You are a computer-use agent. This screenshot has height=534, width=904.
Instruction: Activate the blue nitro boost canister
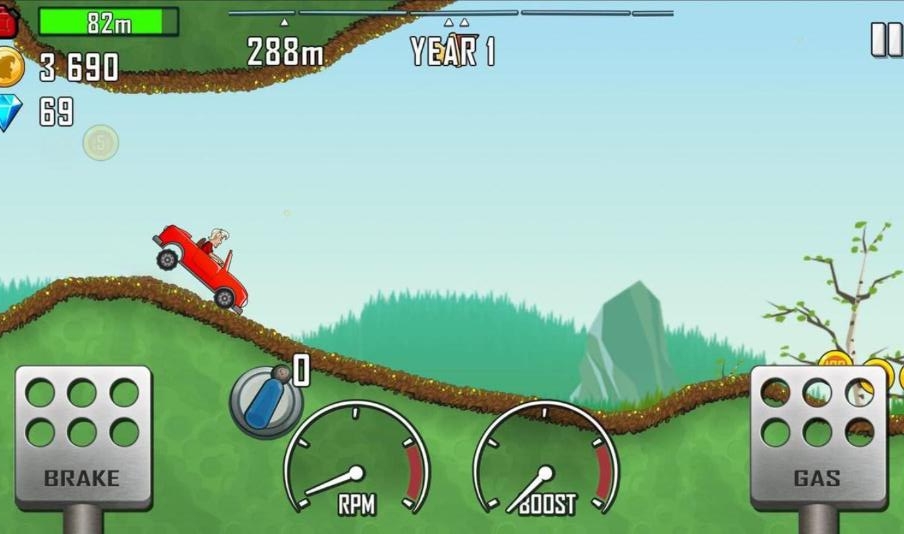click(265, 400)
